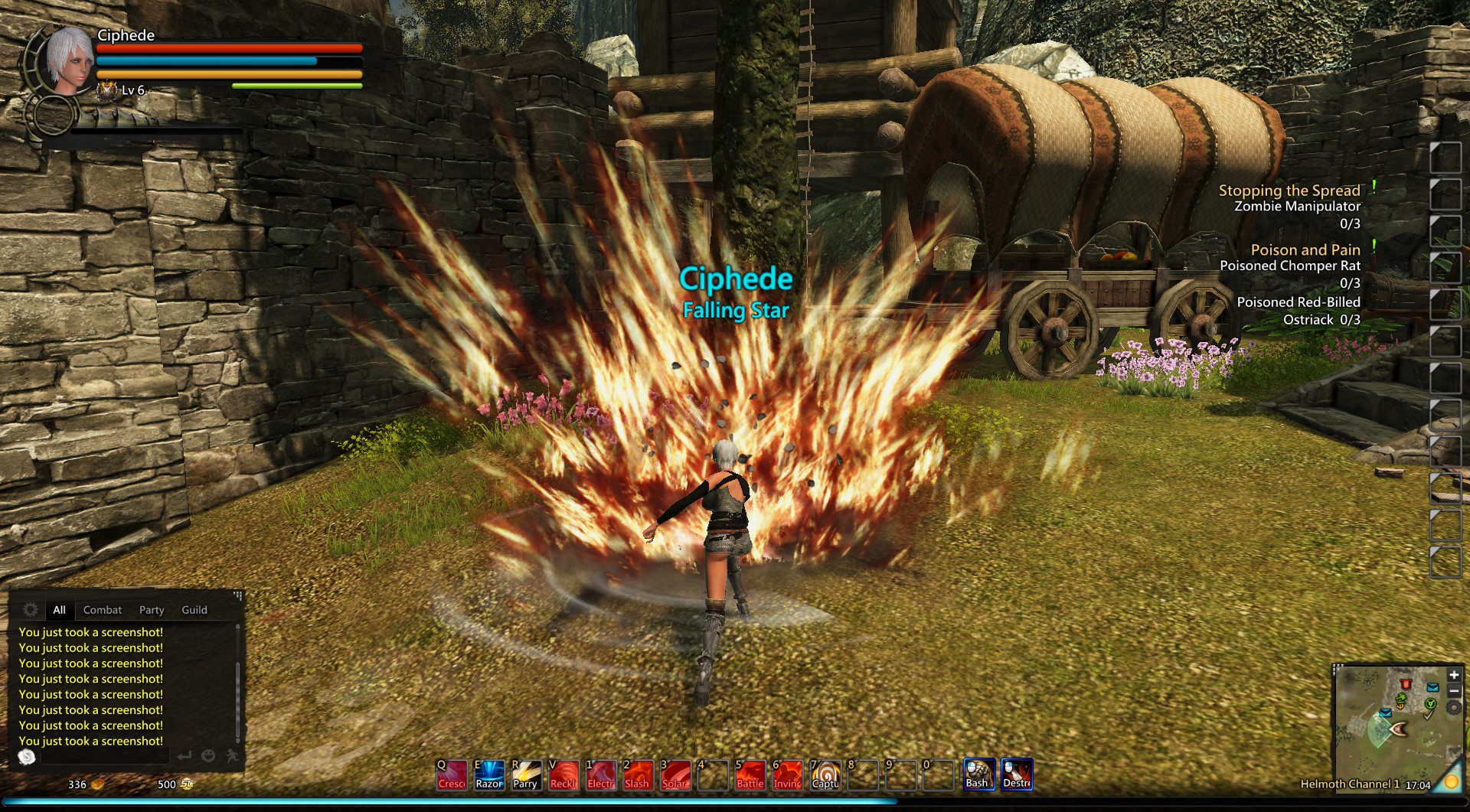1470x812 pixels.
Task: Activate the Reckless skill in slot V
Action: click(563, 774)
